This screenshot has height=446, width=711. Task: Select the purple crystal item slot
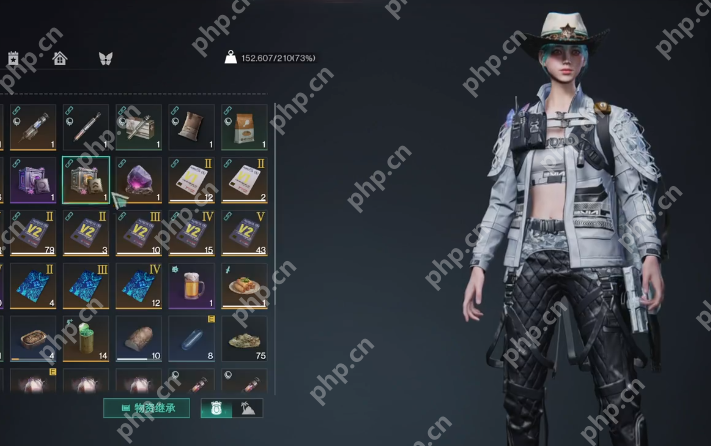[x=138, y=180]
